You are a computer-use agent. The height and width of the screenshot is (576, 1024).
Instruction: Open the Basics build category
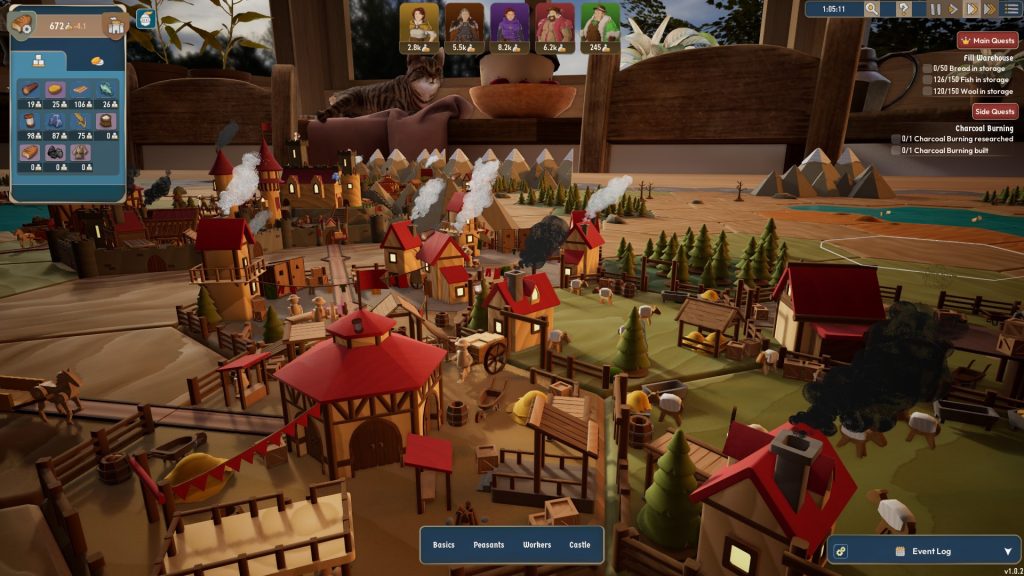(443, 545)
